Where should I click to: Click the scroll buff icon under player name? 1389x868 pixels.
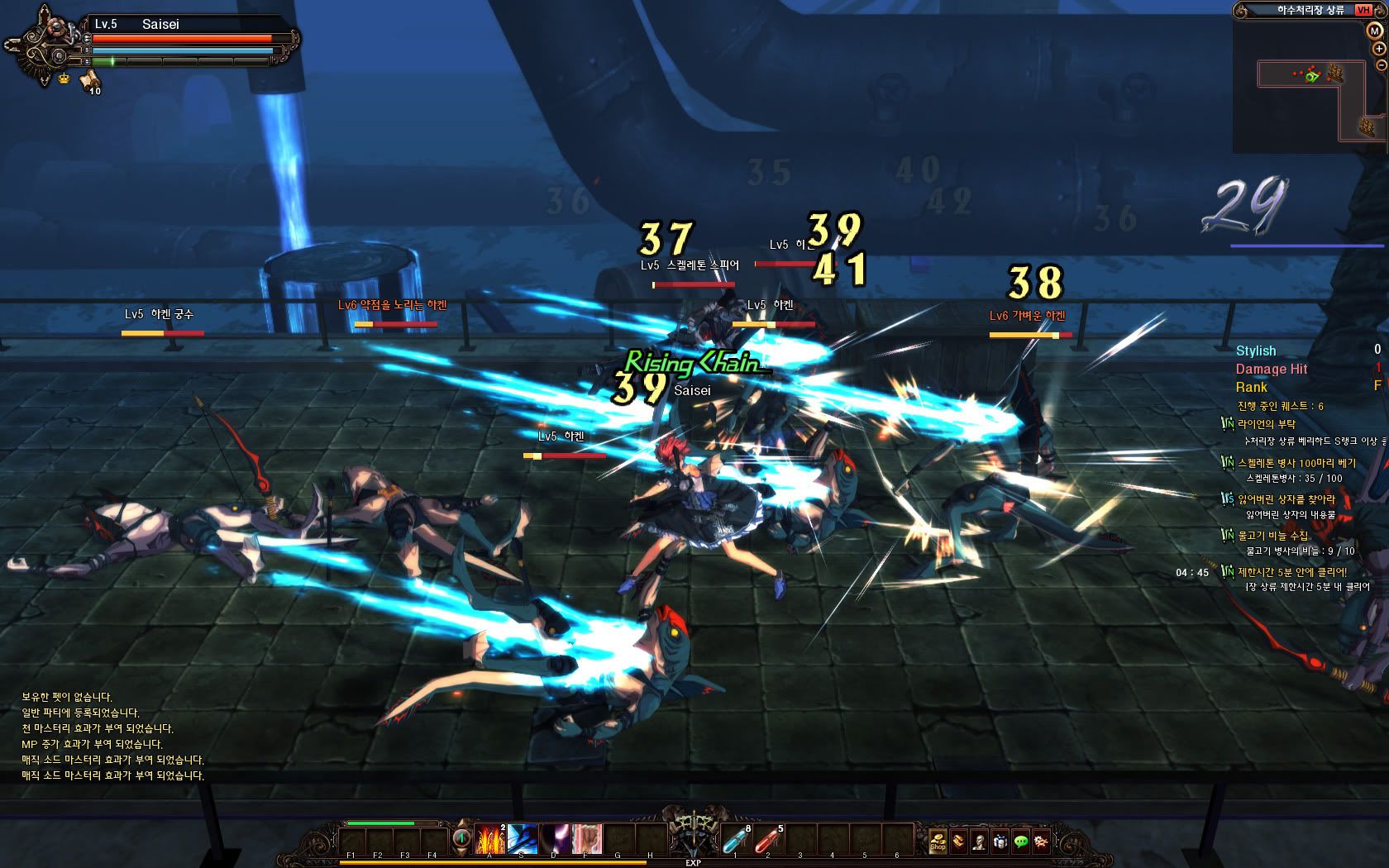click(x=89, y=79)
